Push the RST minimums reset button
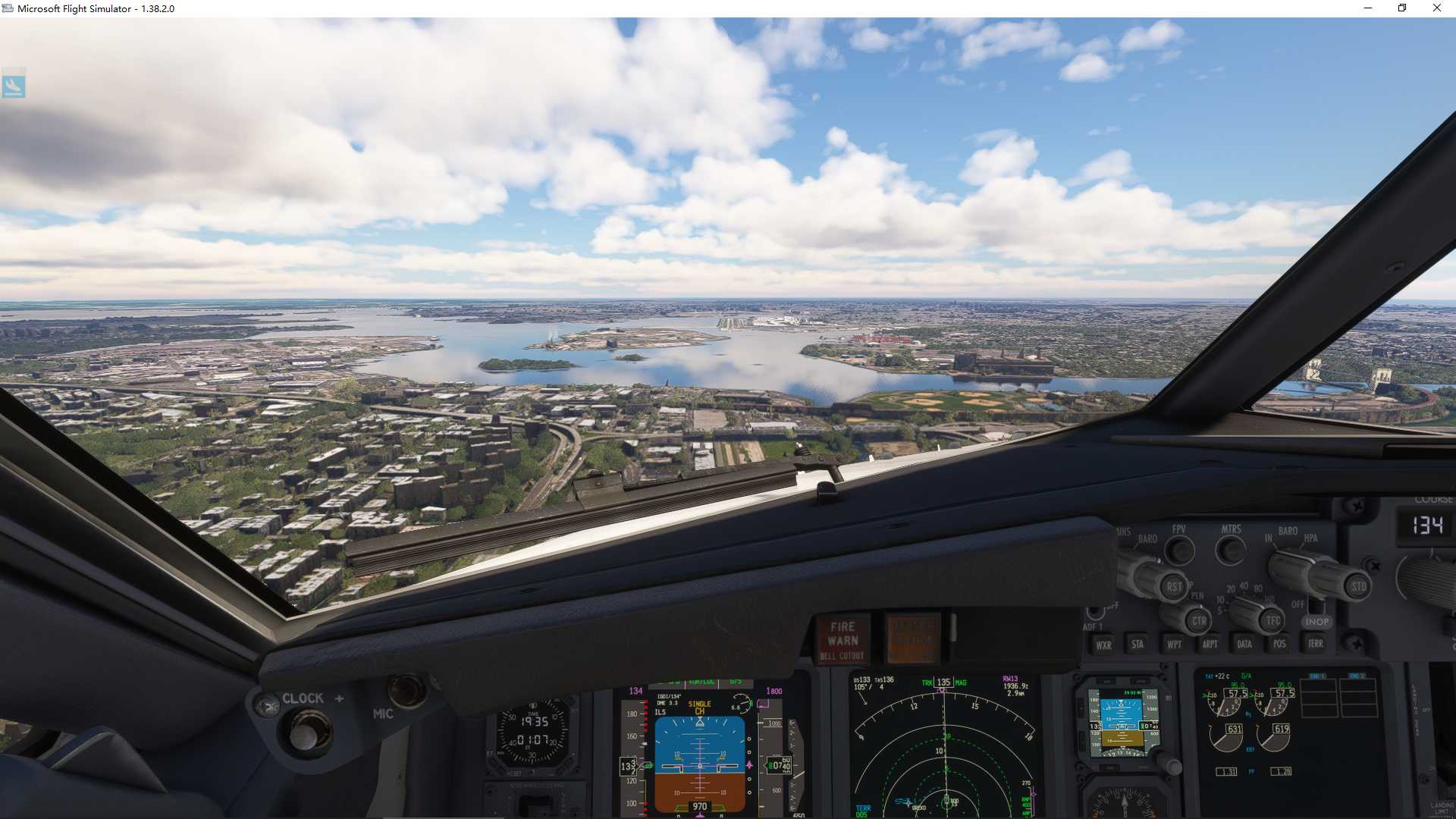The image size is (1456, 819). click(x=1174, y=586)
